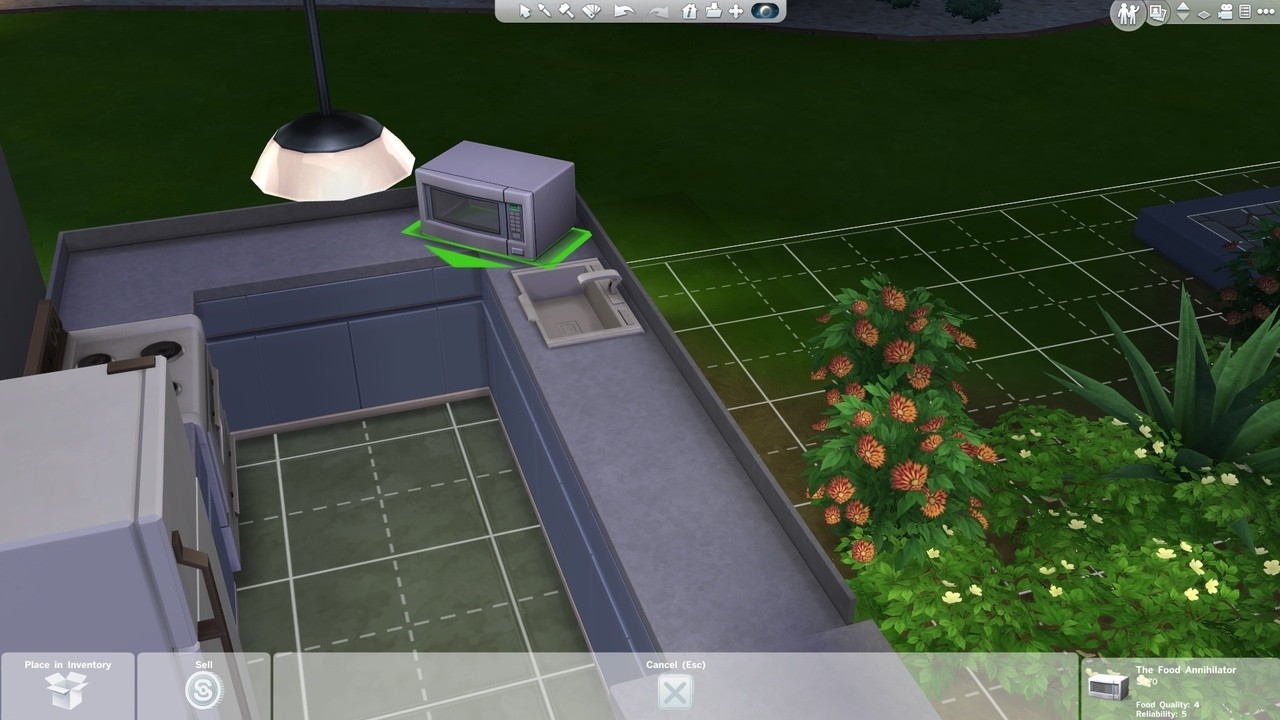Open the Design Tool swatch fan
The width and height of the screenshot is (1280, 720).
(x=591, y=13)
